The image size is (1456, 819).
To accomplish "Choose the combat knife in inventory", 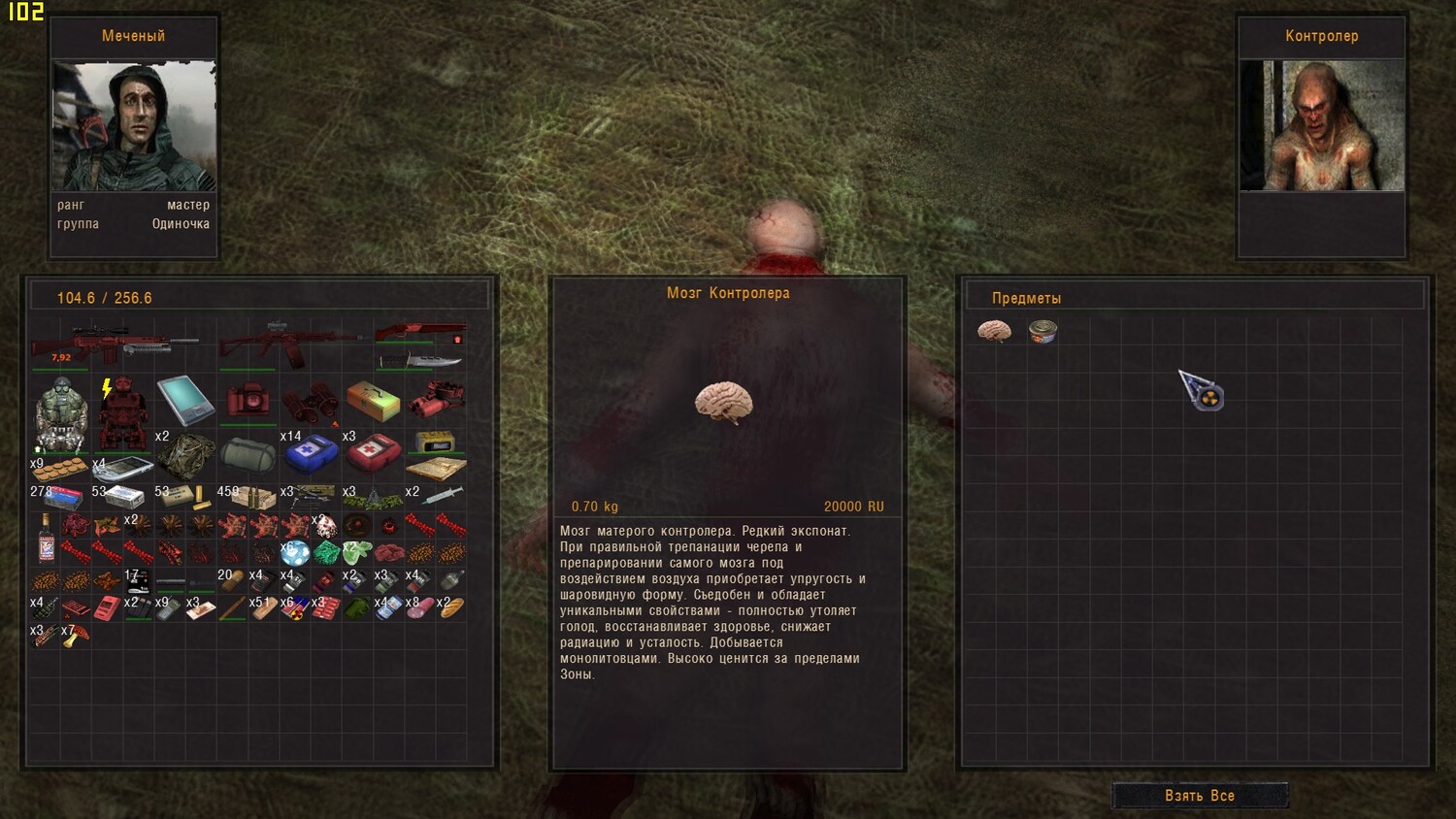I will [x=419, y=361].
